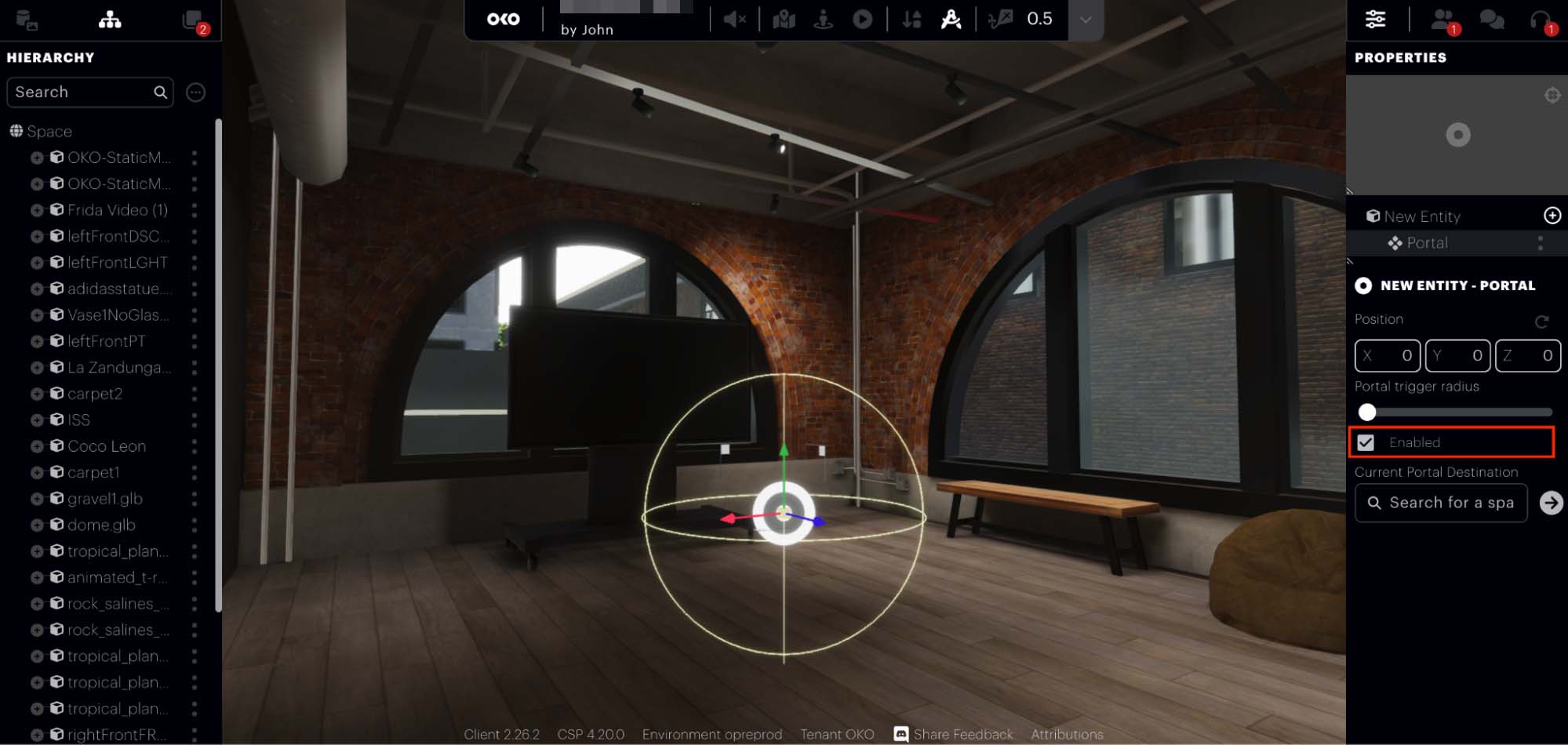Focus the Position X input field

click(1387, 355)
